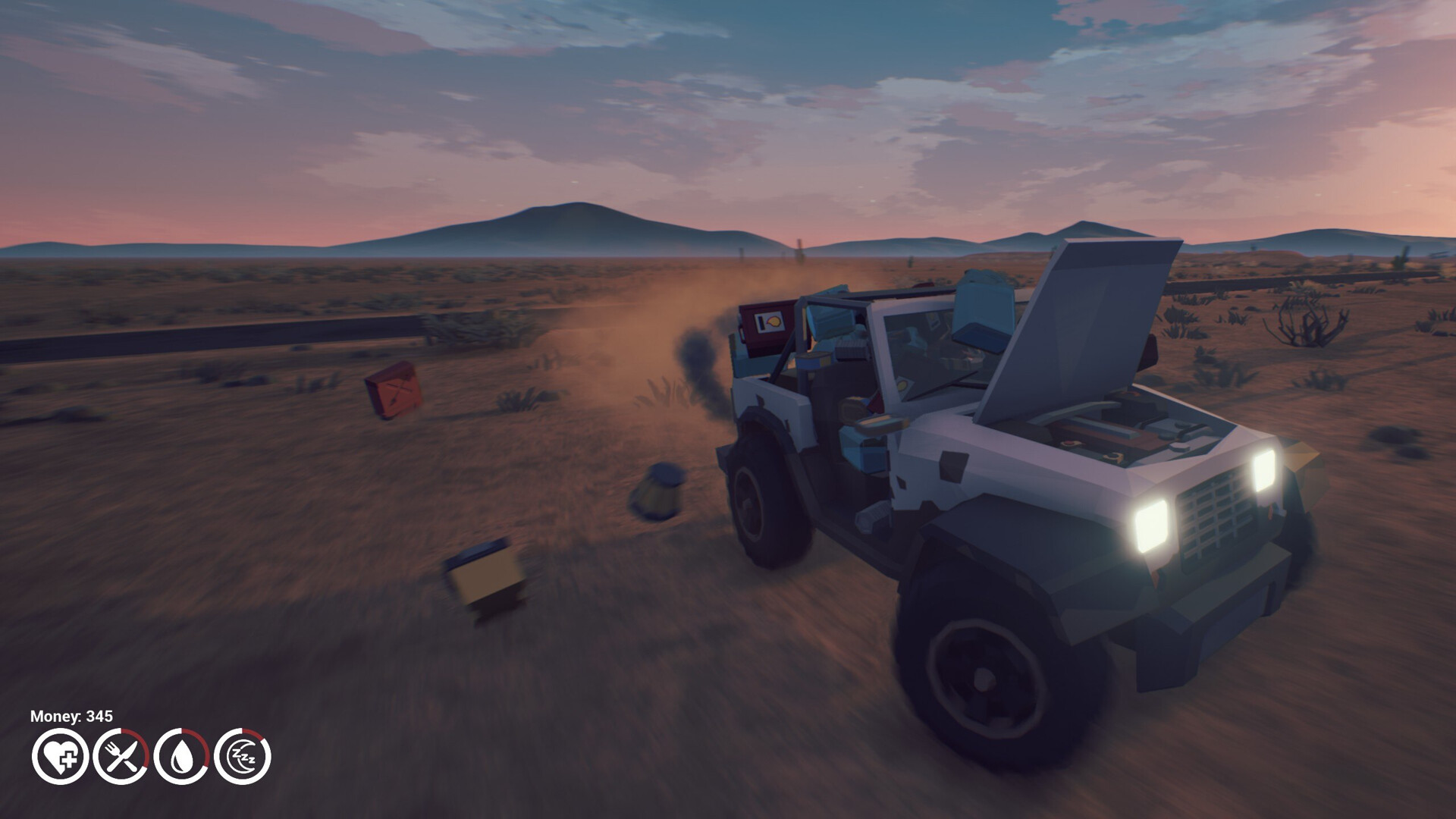1456x819 pixels.
Task: Select the tin can on the roll bar
Action: [x=812, y=360]
